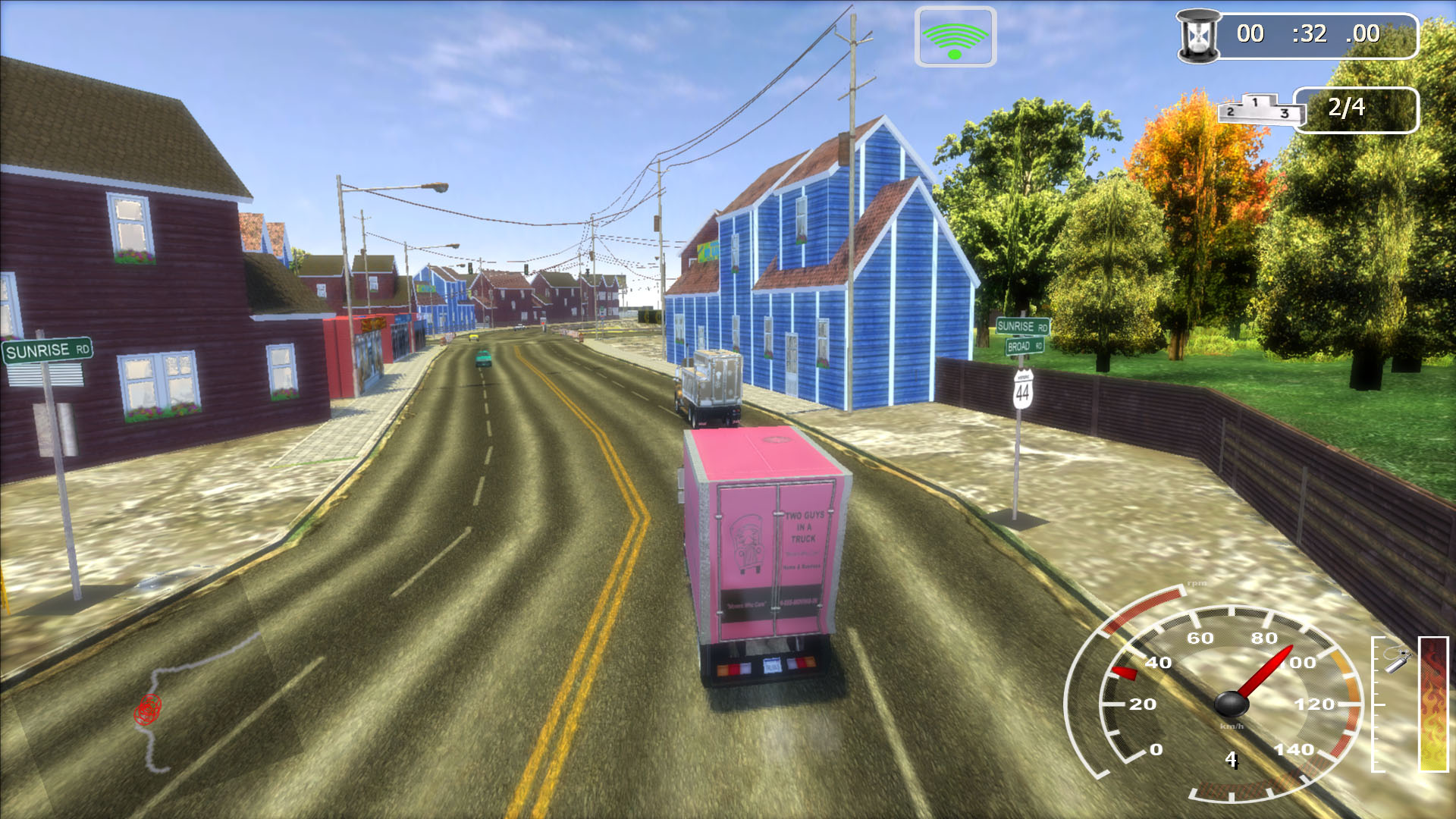Click the pink trailer's license plate
The image size is (1456, 819).
coord(772,665)
